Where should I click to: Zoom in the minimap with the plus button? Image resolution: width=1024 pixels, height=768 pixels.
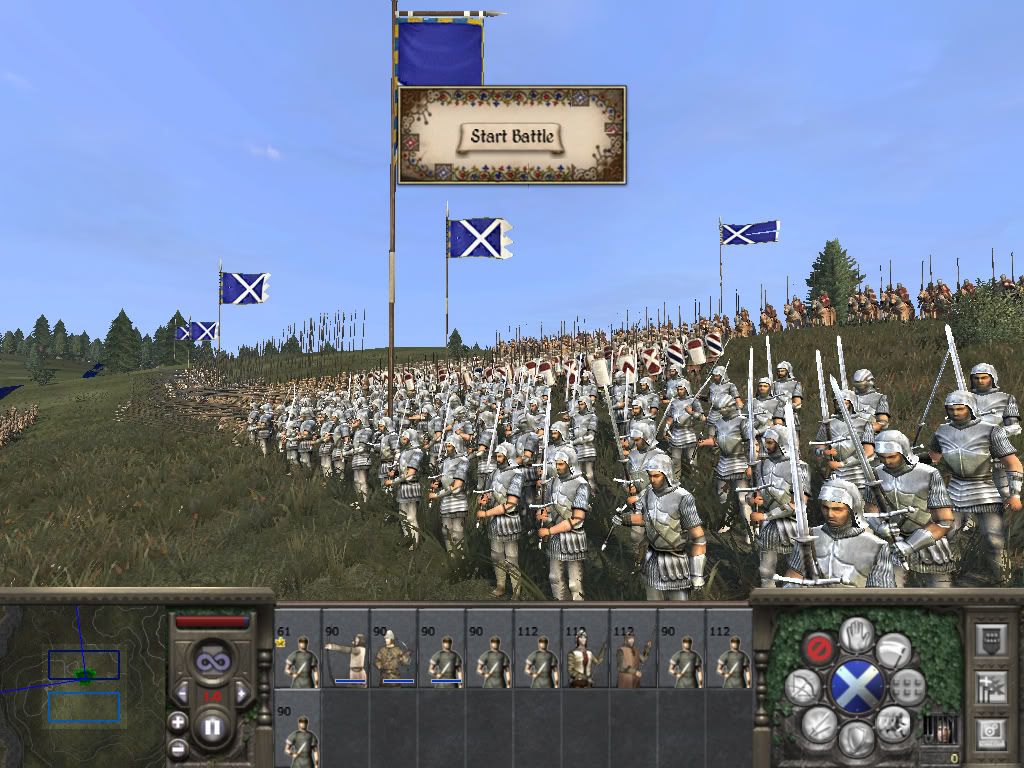click(178, 721)
